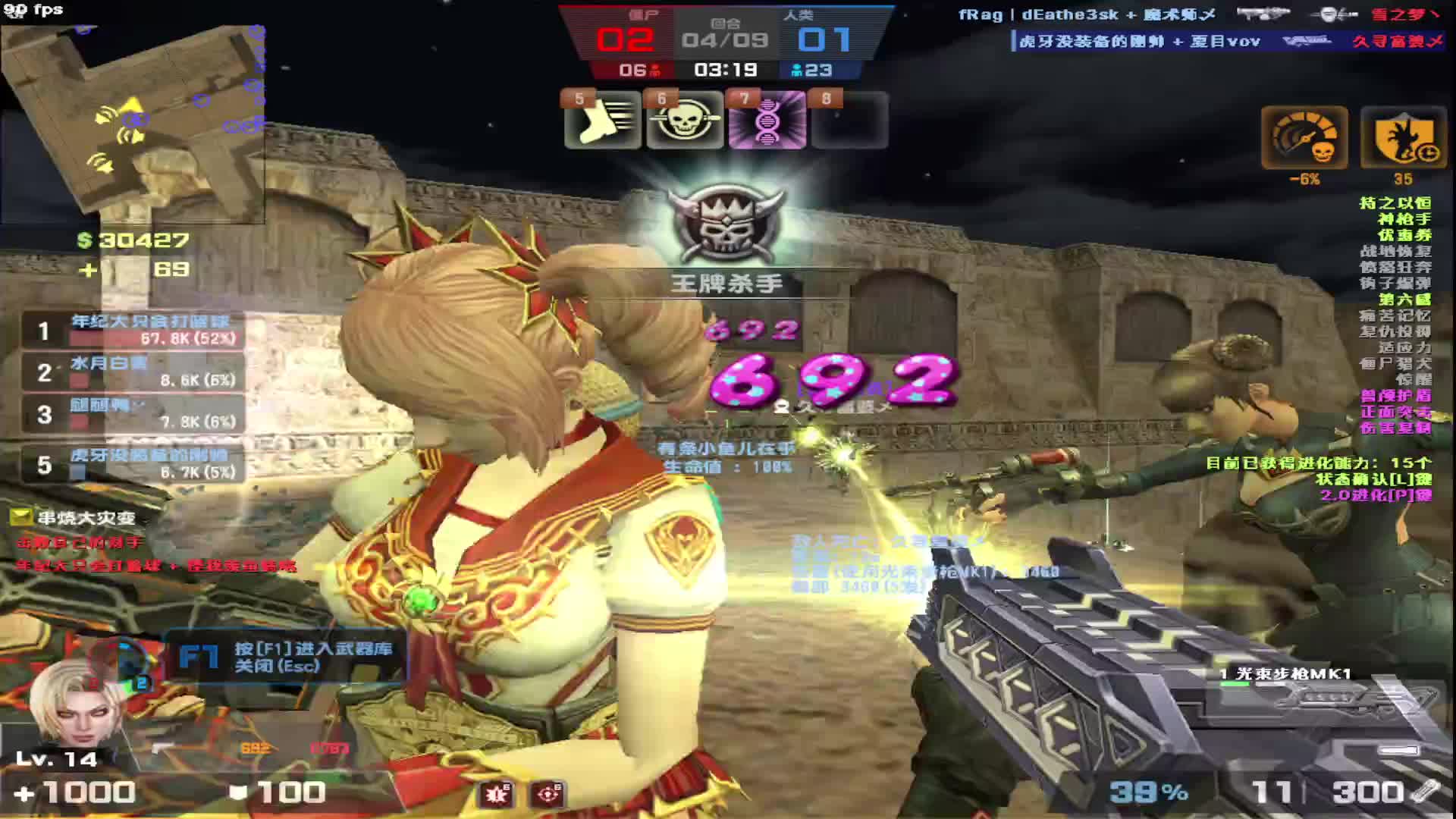Click the red explosion icon at bottom

click(497, 794)
